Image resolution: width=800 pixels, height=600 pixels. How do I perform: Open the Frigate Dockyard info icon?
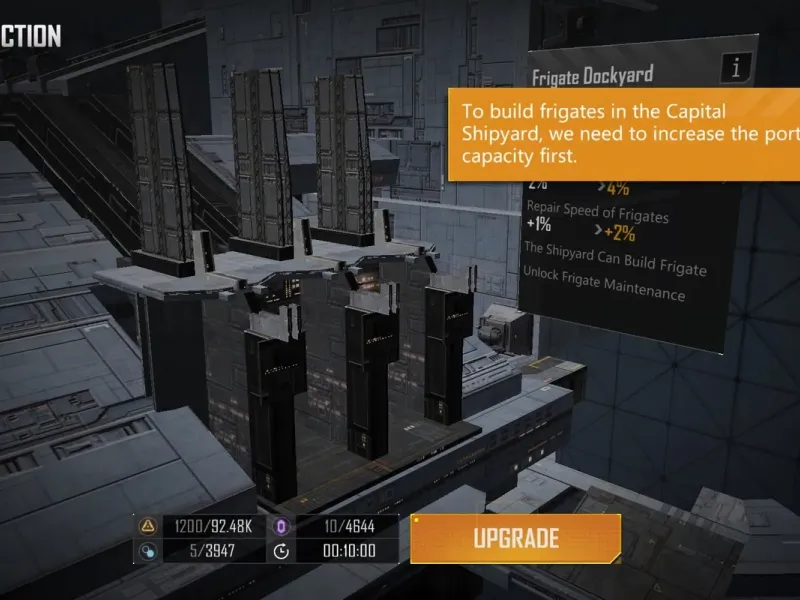pyautogui.click(x=737, y=68)
